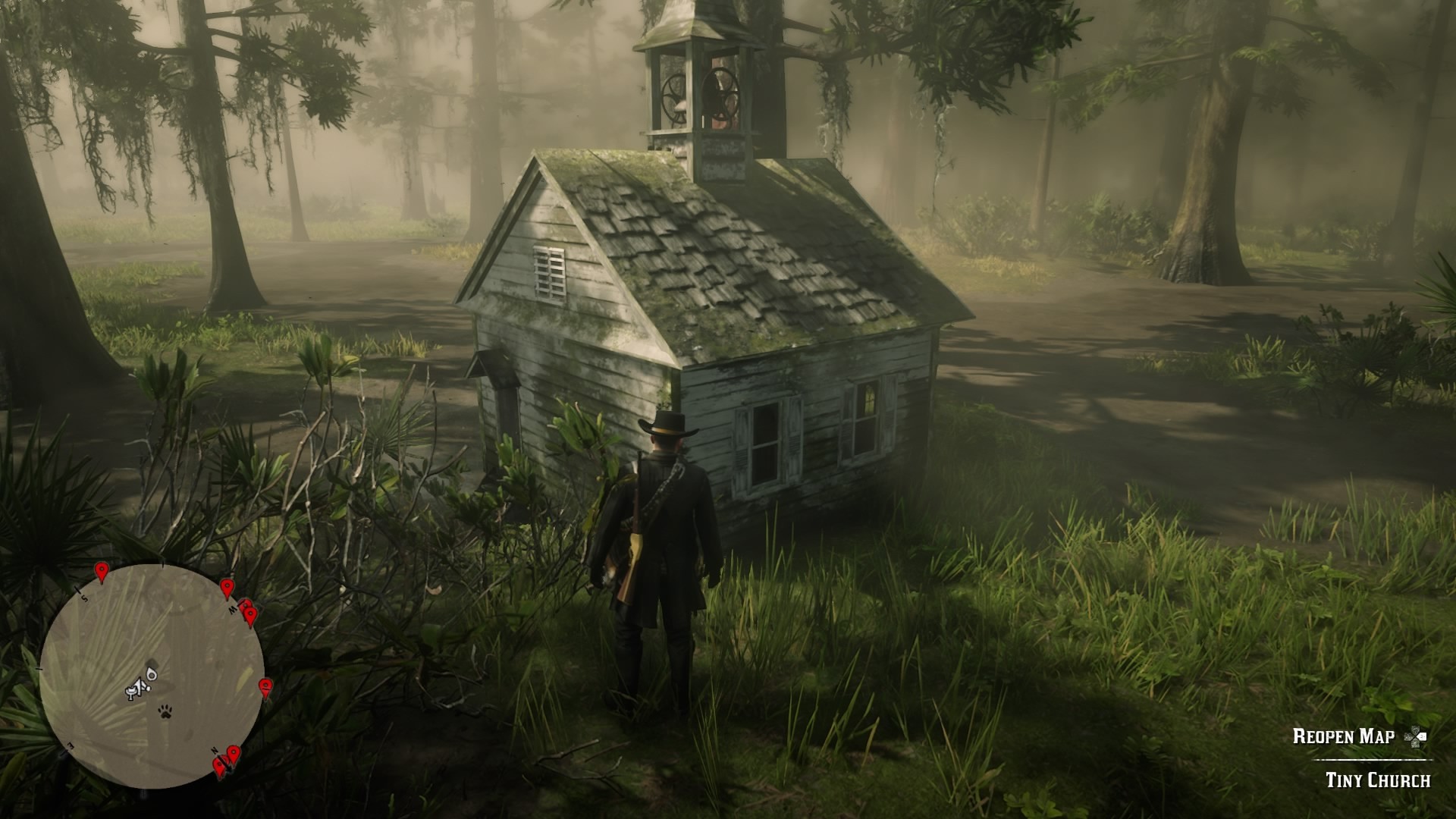Image resolution: width=1456 pixels, height=819 pixels.
Task: Open the circular minimap
Action: tap(152, 676)
